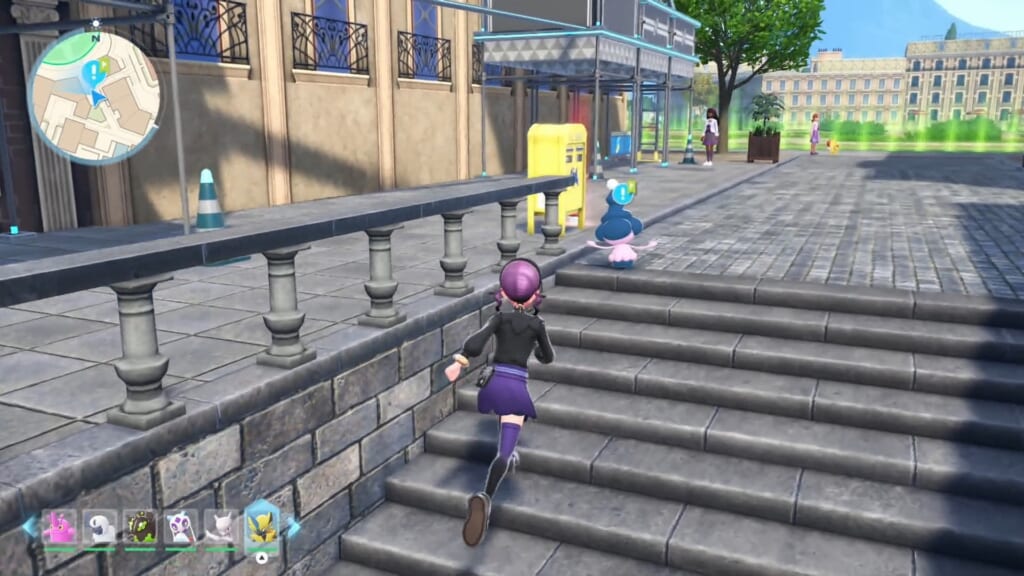
Task: Select the pink Pokémon party slot
Action: click(x=59, y=527)
